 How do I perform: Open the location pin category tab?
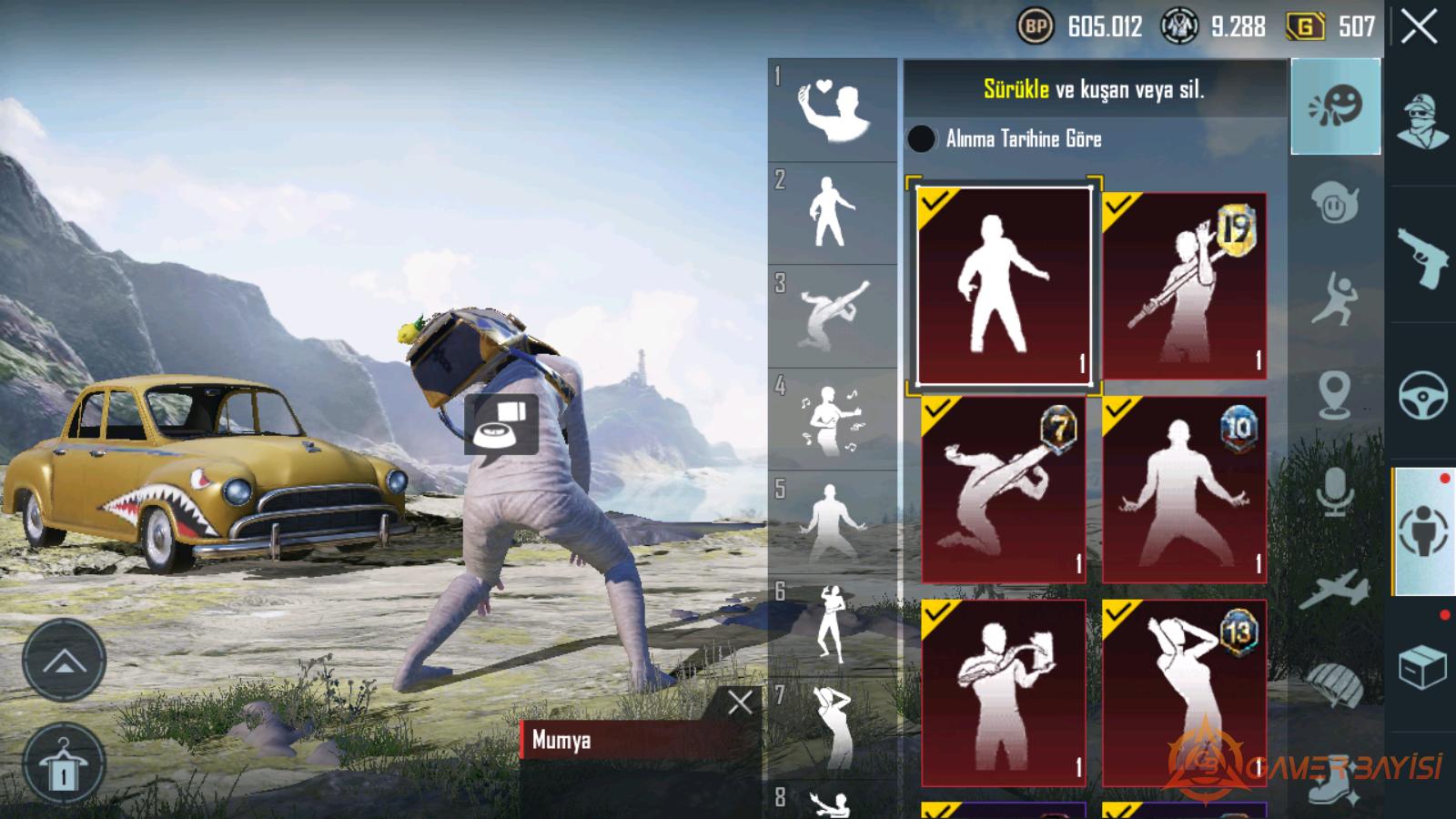[1335, 394]
